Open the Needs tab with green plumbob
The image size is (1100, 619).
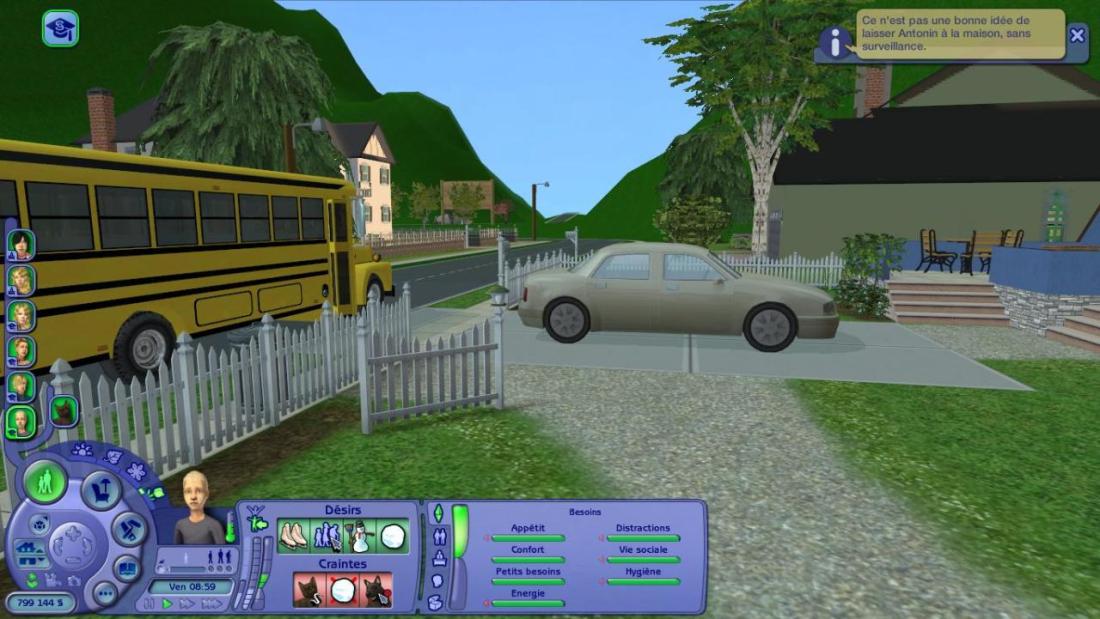pyautogui.click(x=437, y=513)
